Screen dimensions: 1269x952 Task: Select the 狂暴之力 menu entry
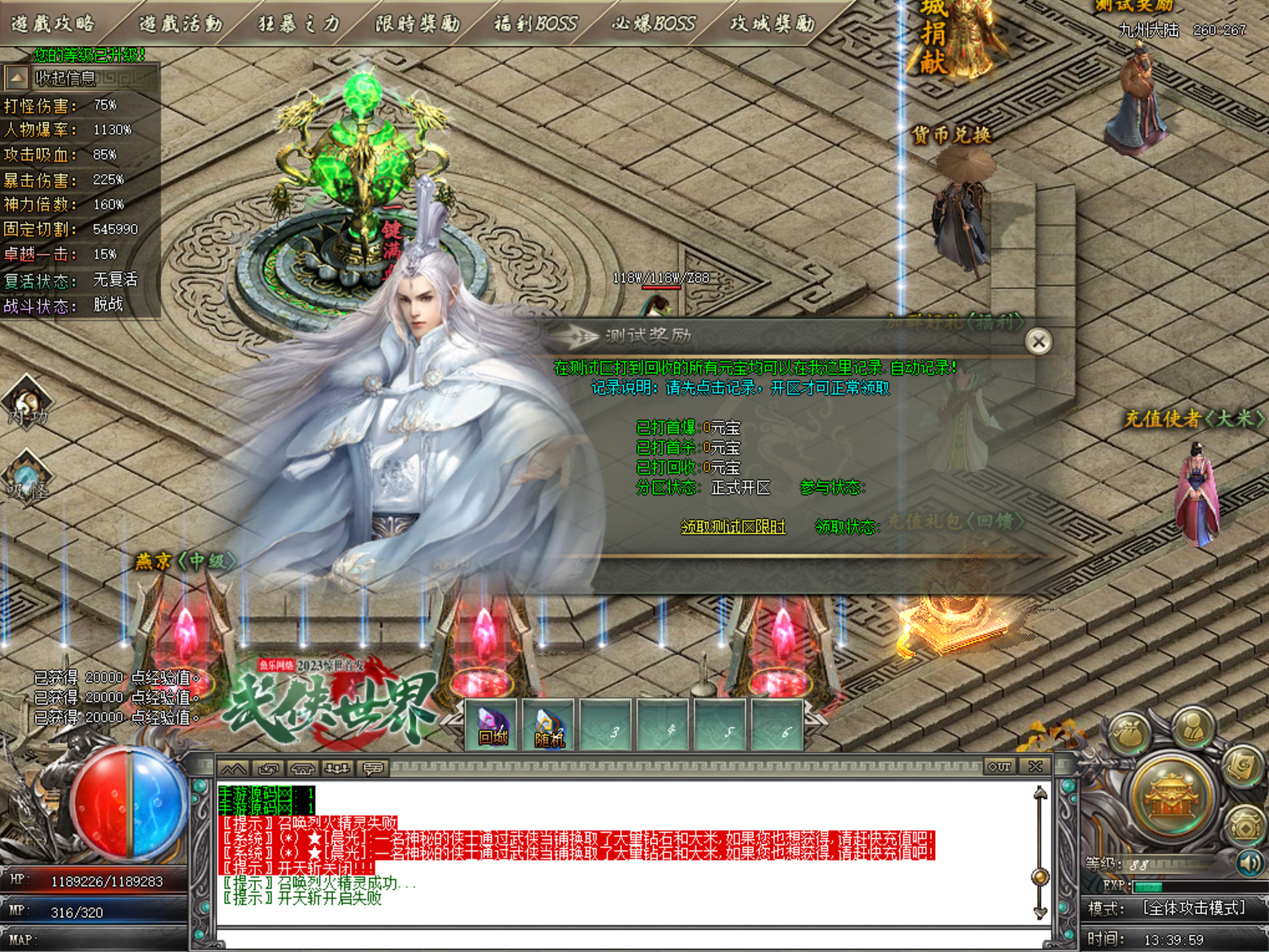299,23
